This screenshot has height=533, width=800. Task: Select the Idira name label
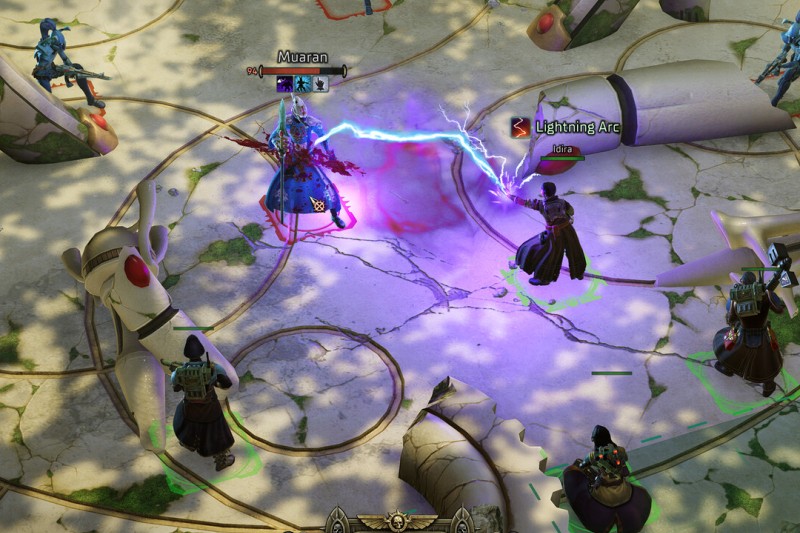[x=562, y=148]
